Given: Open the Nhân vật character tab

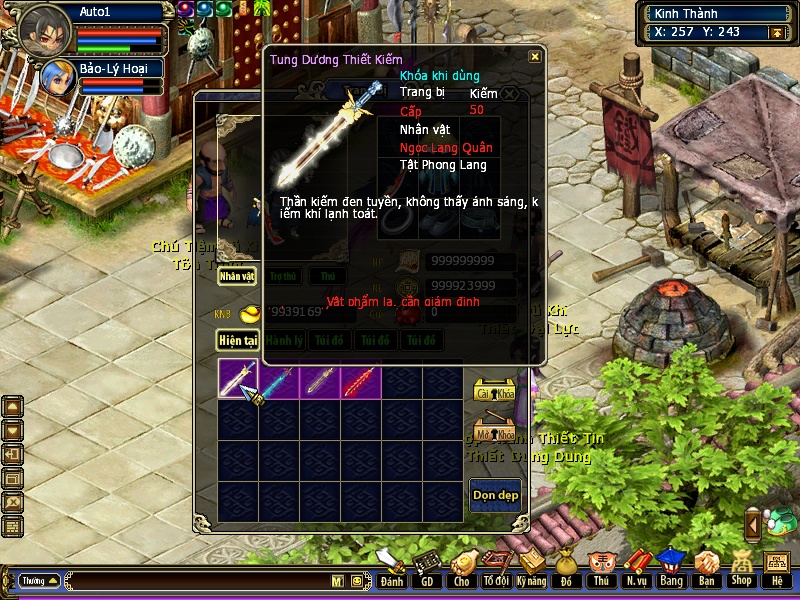Looking at the screenshot, I should [x=238, y=275].
